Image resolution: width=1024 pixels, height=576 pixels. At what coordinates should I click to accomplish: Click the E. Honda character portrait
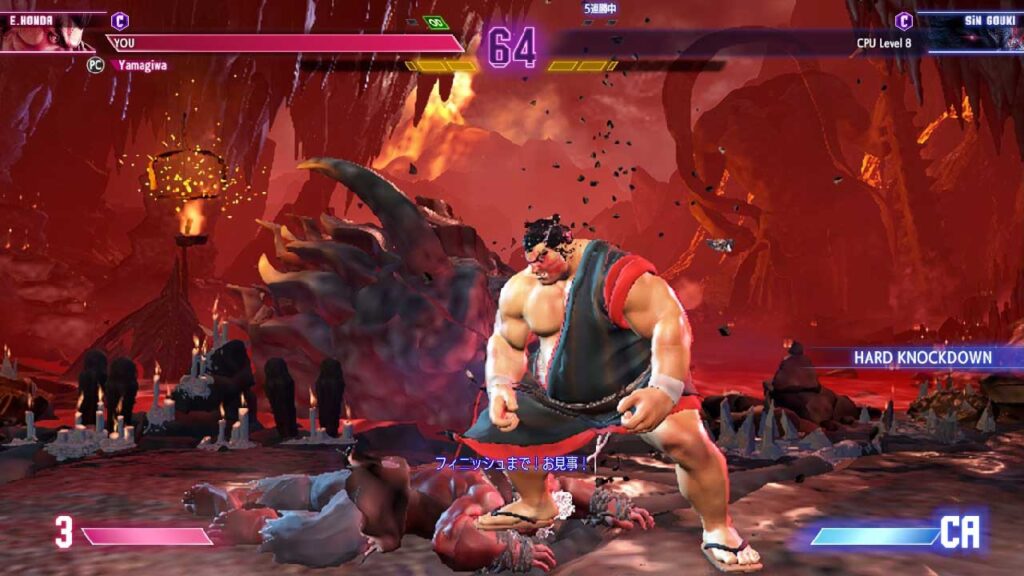[x=45, y=32]
